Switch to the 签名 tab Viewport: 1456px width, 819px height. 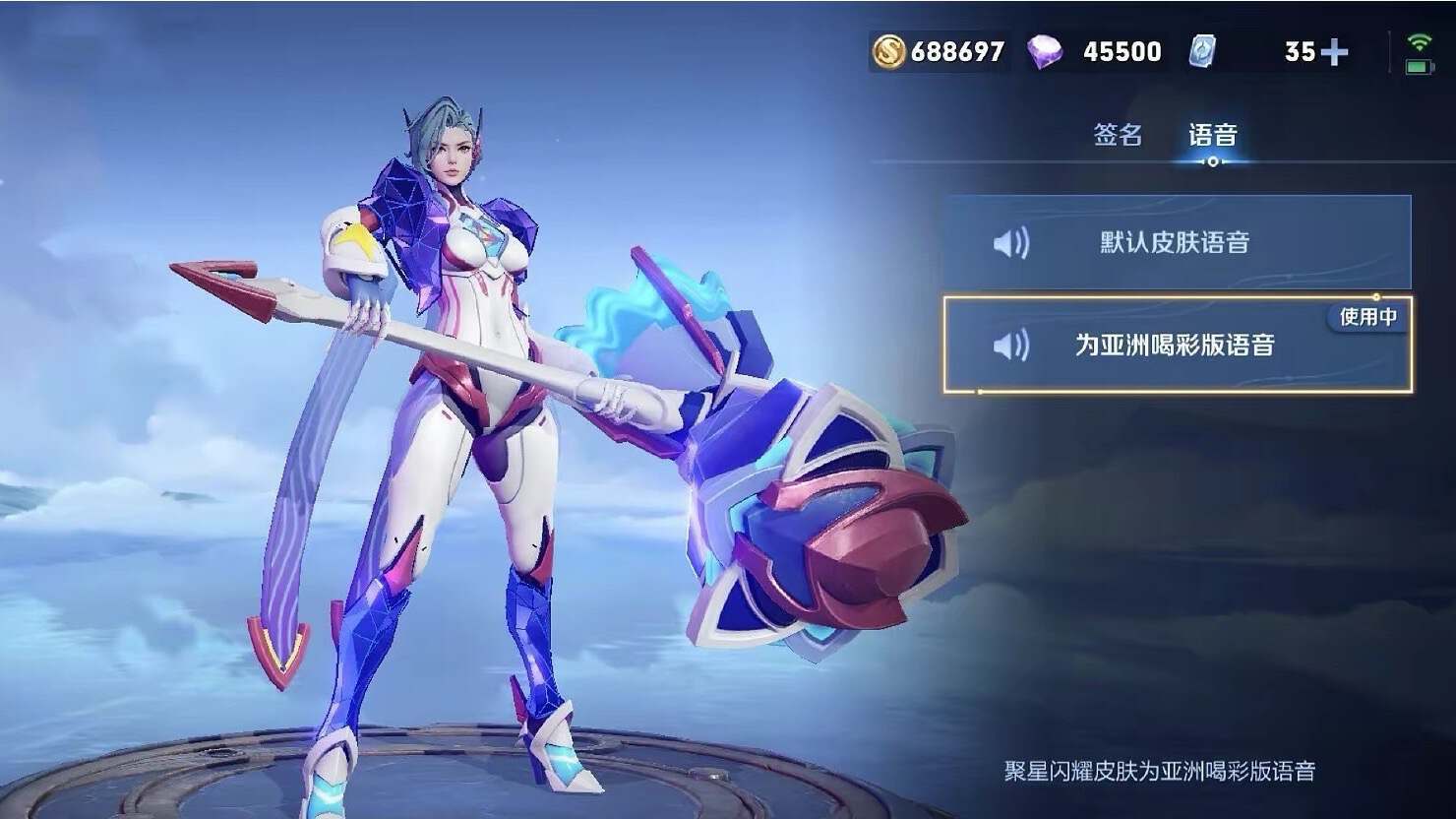click(x=1118, y=135)
